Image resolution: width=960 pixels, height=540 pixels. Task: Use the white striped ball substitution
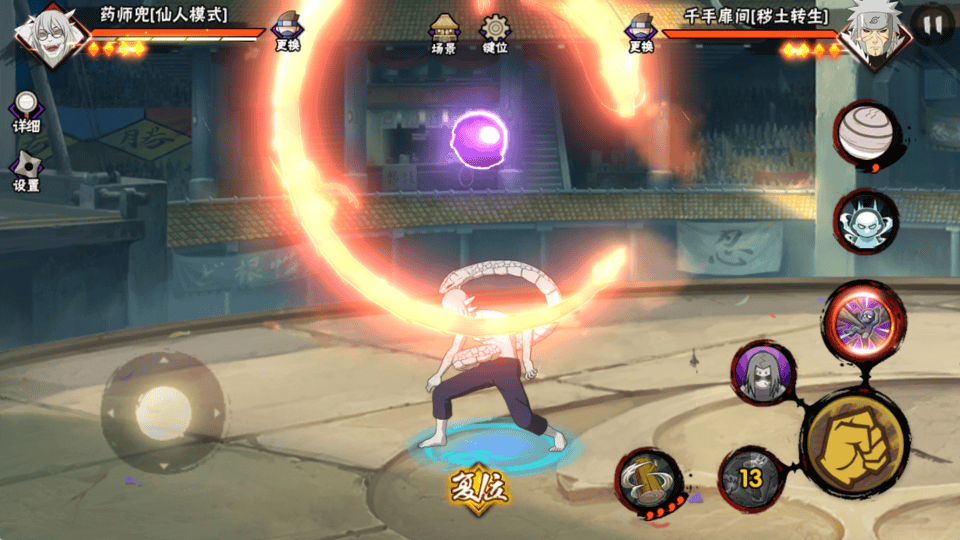coord(866,132)
